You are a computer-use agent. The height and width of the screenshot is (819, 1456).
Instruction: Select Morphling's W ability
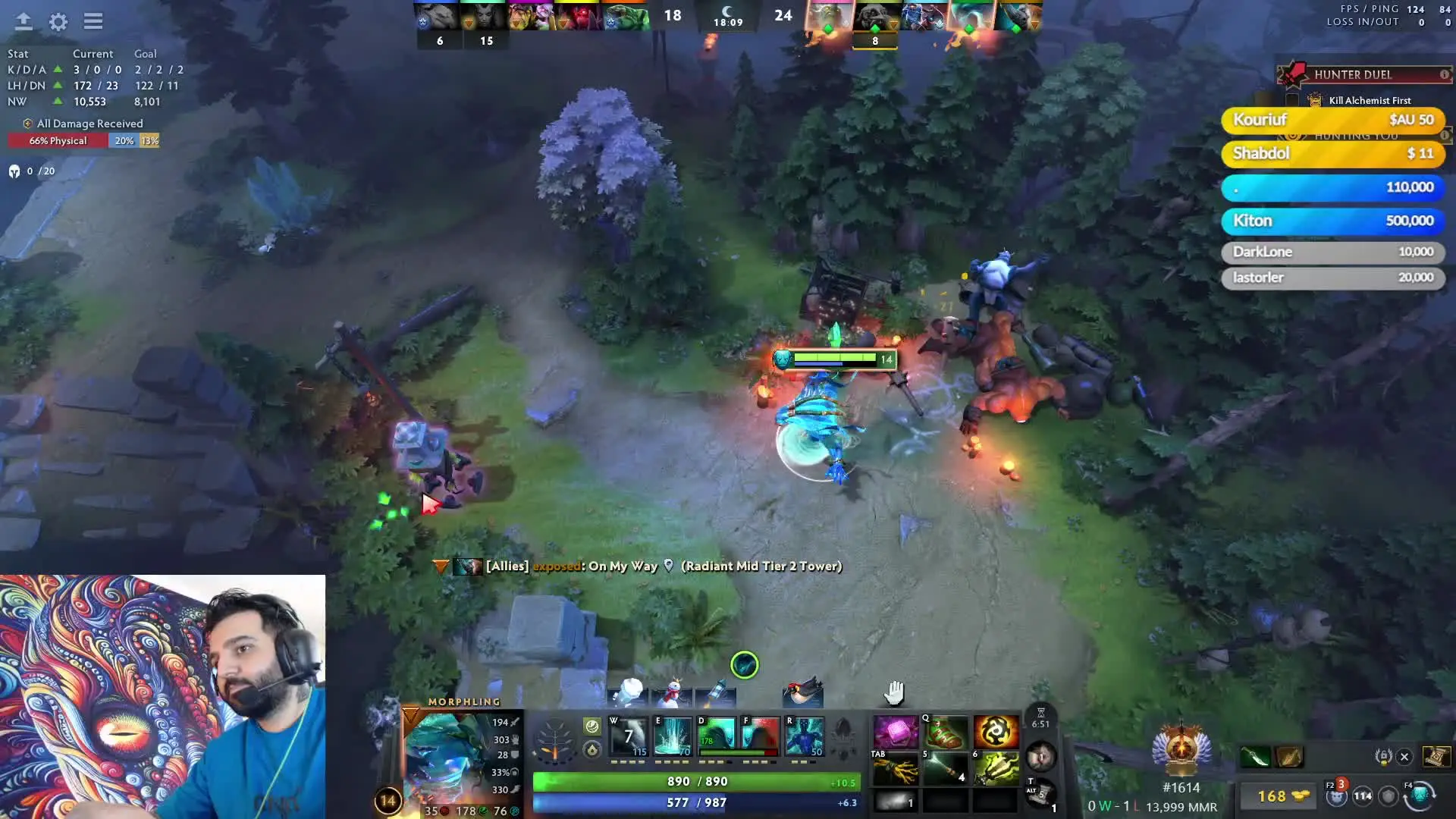pyautogui.click(x=629, y=736)
